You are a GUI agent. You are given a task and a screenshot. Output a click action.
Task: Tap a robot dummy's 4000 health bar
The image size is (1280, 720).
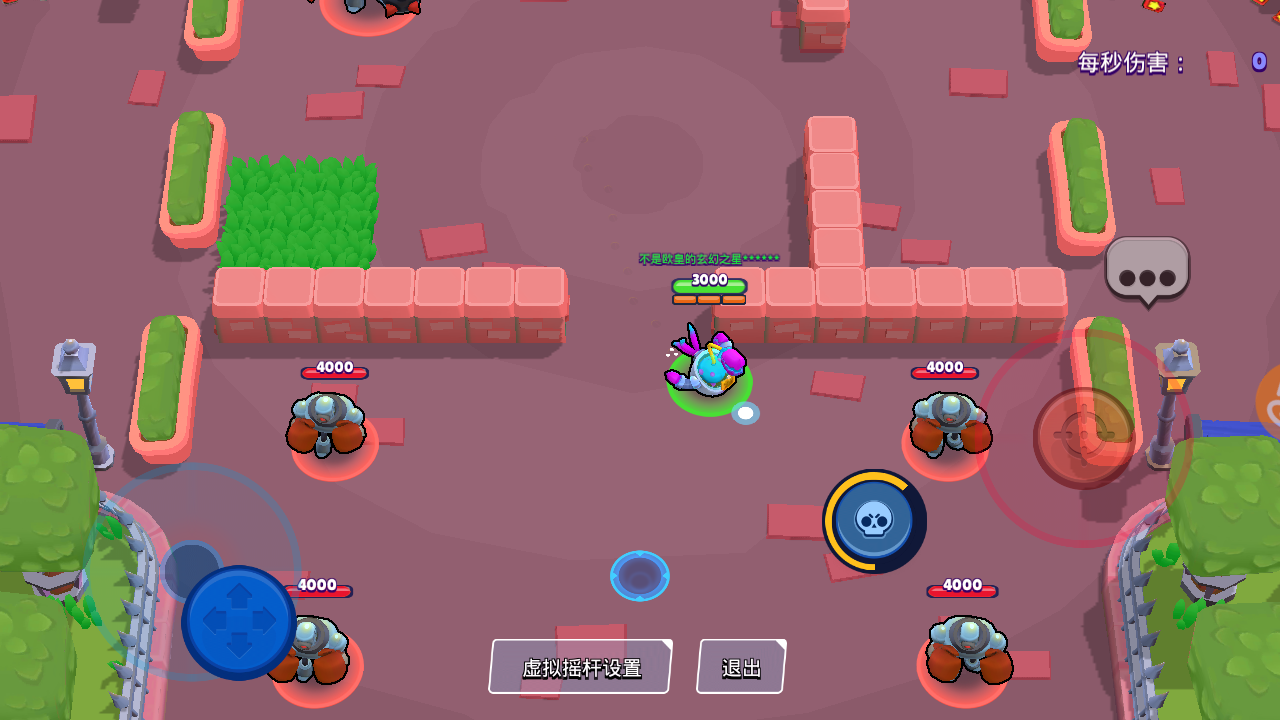(x=332, y=367)
